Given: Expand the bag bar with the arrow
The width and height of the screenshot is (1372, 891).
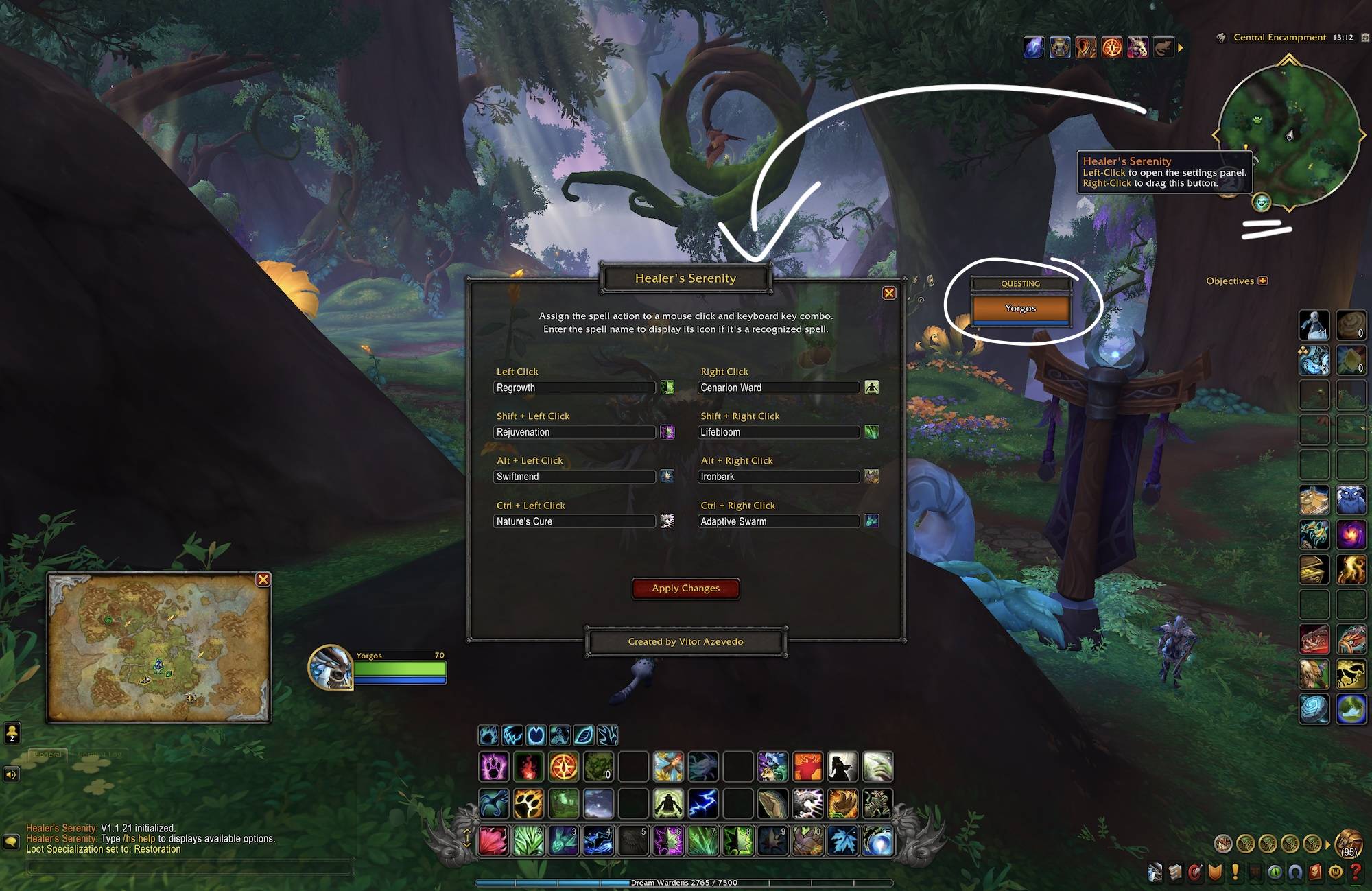Looking at the screenshot, I should [1329, 846].
